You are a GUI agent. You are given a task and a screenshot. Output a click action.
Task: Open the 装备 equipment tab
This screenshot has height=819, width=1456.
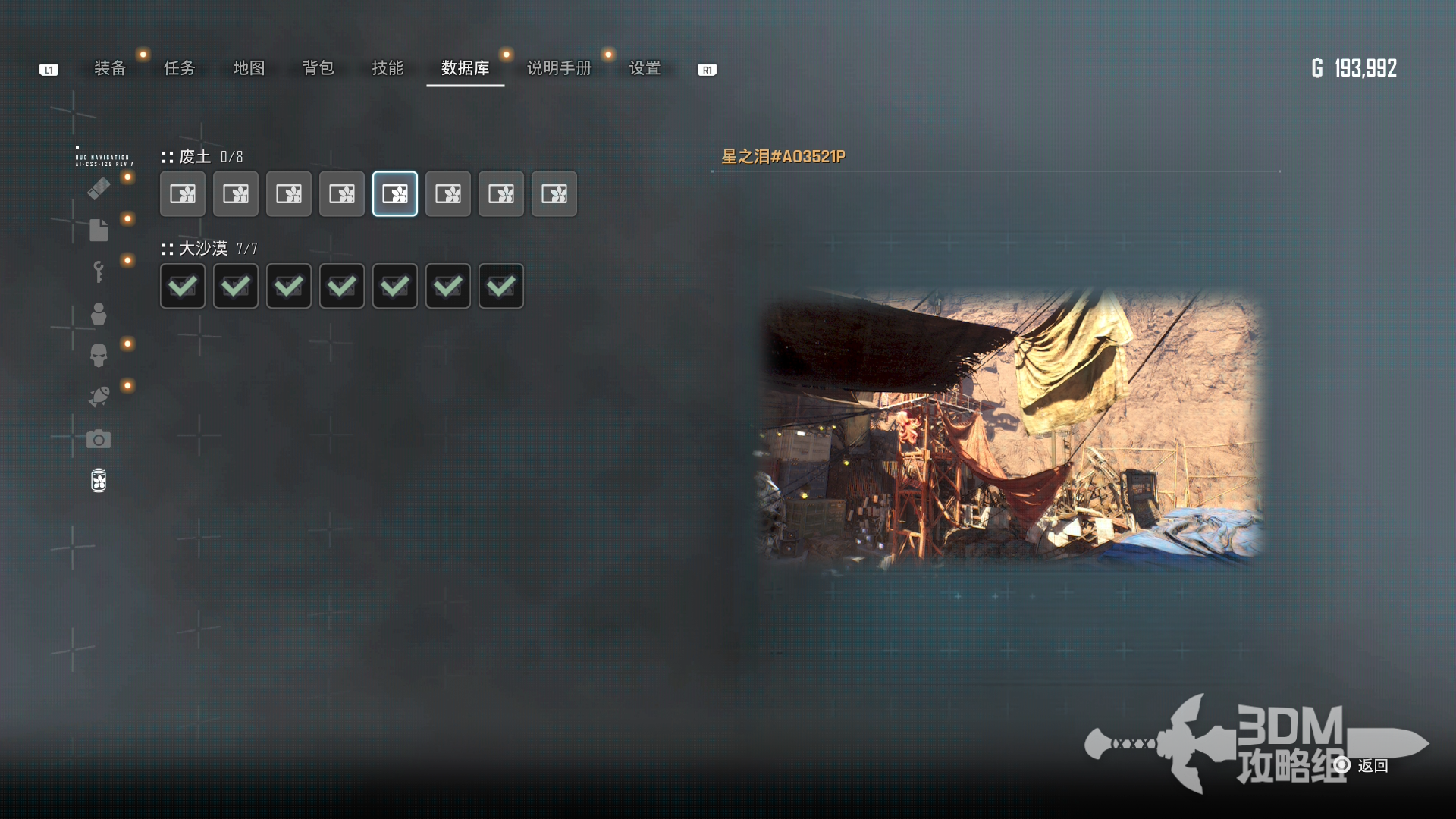coord(110,68)
